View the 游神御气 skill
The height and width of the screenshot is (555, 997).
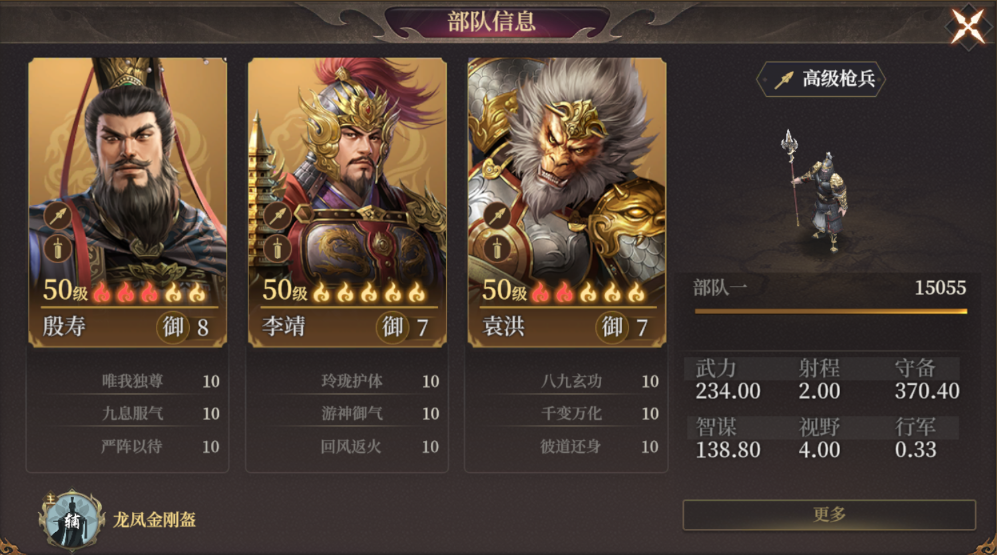pos(352,413)
